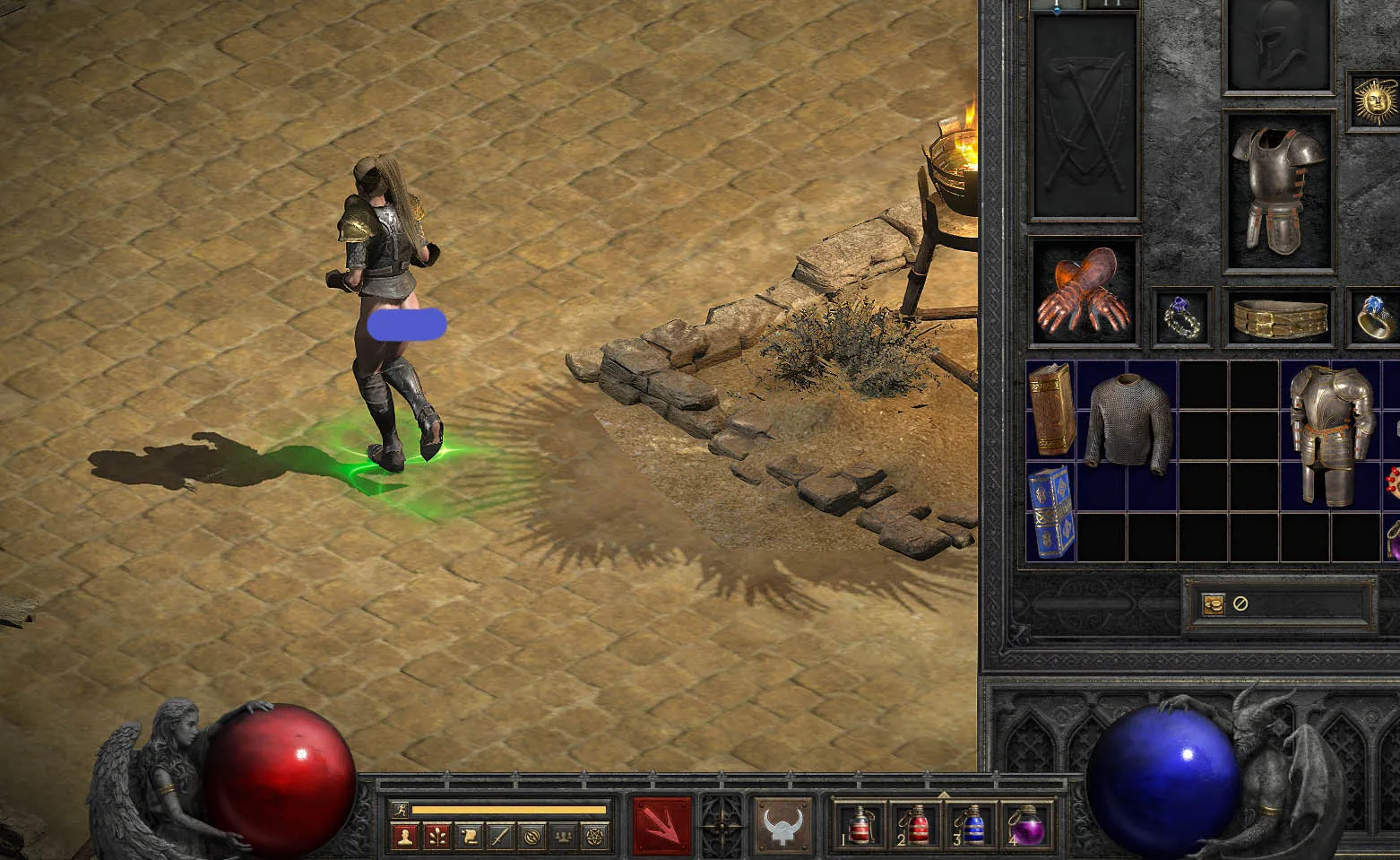This screenshot has height=860, width=1400.
Task: Select the red arrow left-click skill
Action: [662, 824]
